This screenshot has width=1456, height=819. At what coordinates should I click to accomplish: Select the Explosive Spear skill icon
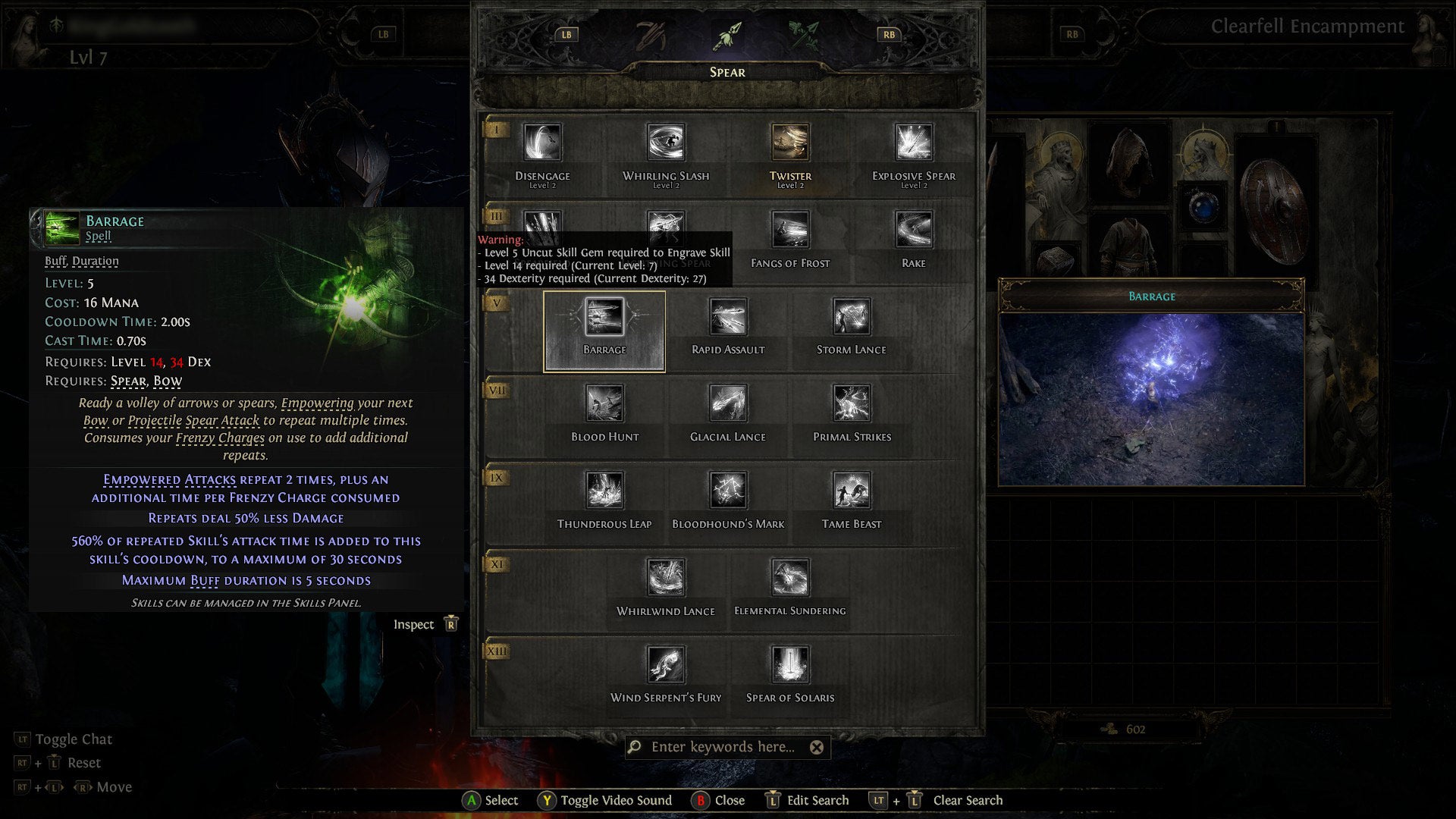pos(913,143)
